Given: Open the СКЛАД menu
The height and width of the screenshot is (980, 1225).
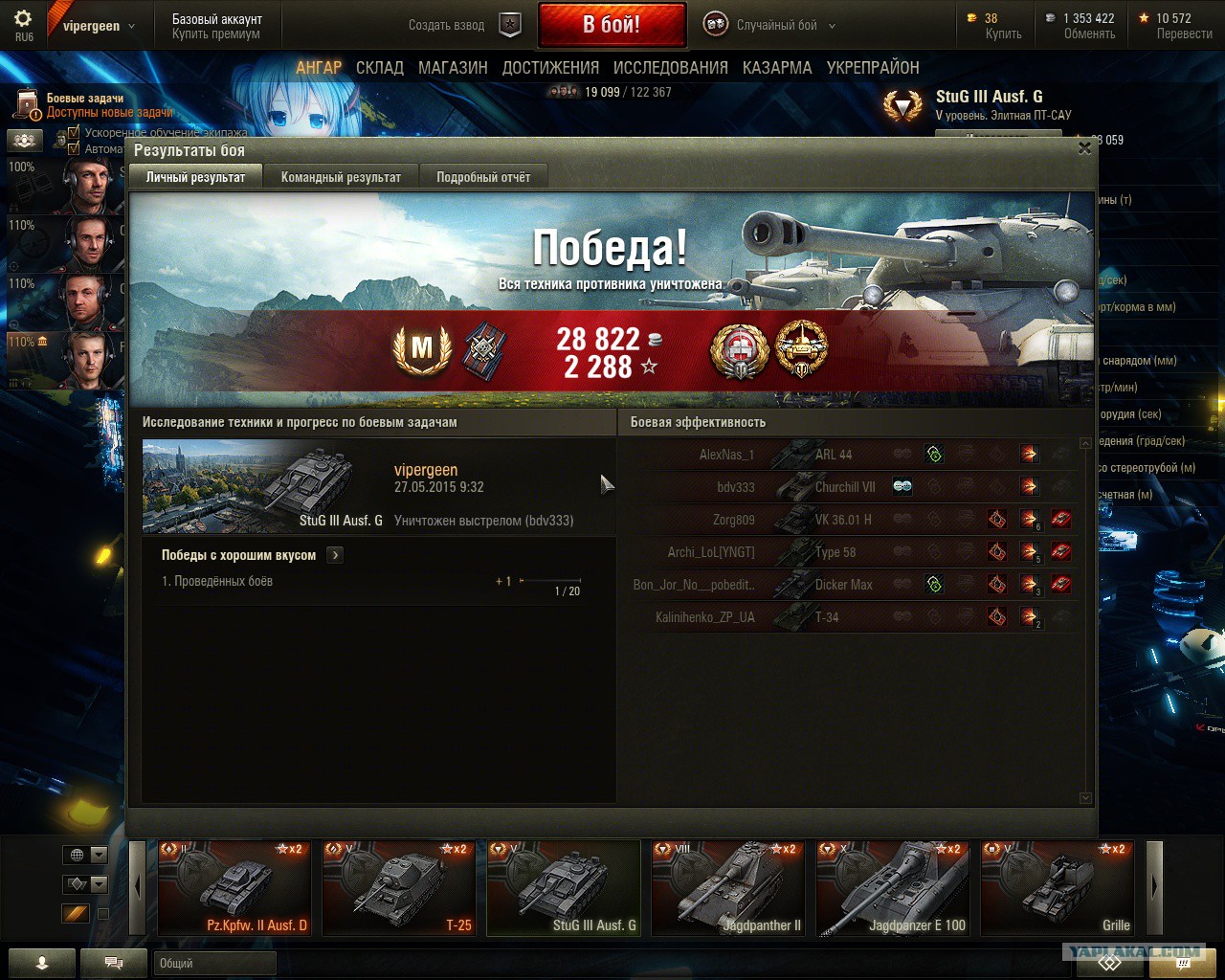Looking at the screenshot, I should coord(380,68).
